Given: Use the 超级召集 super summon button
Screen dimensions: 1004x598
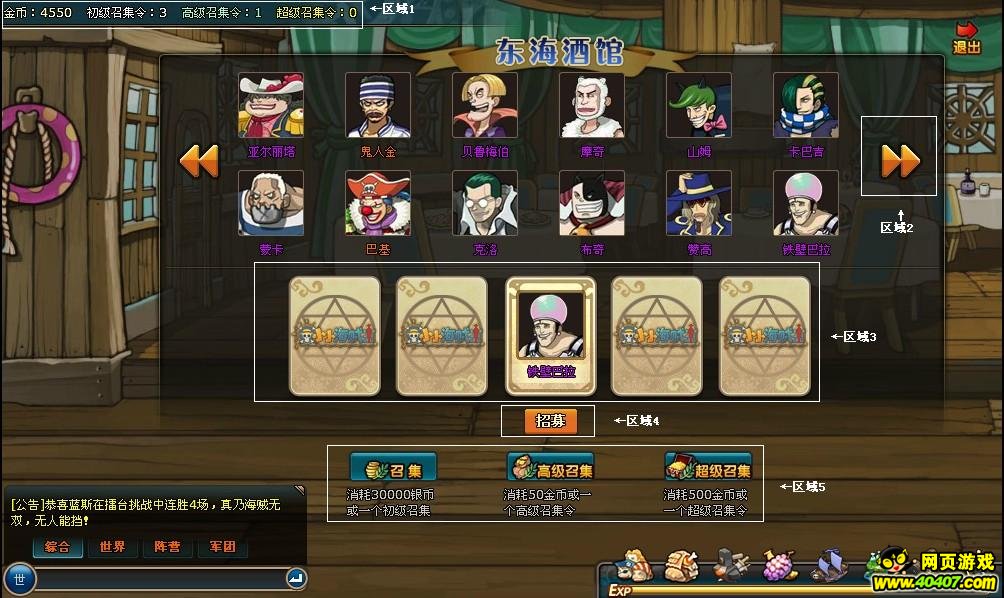Looking at the screenshot, I should coord(708,469).
